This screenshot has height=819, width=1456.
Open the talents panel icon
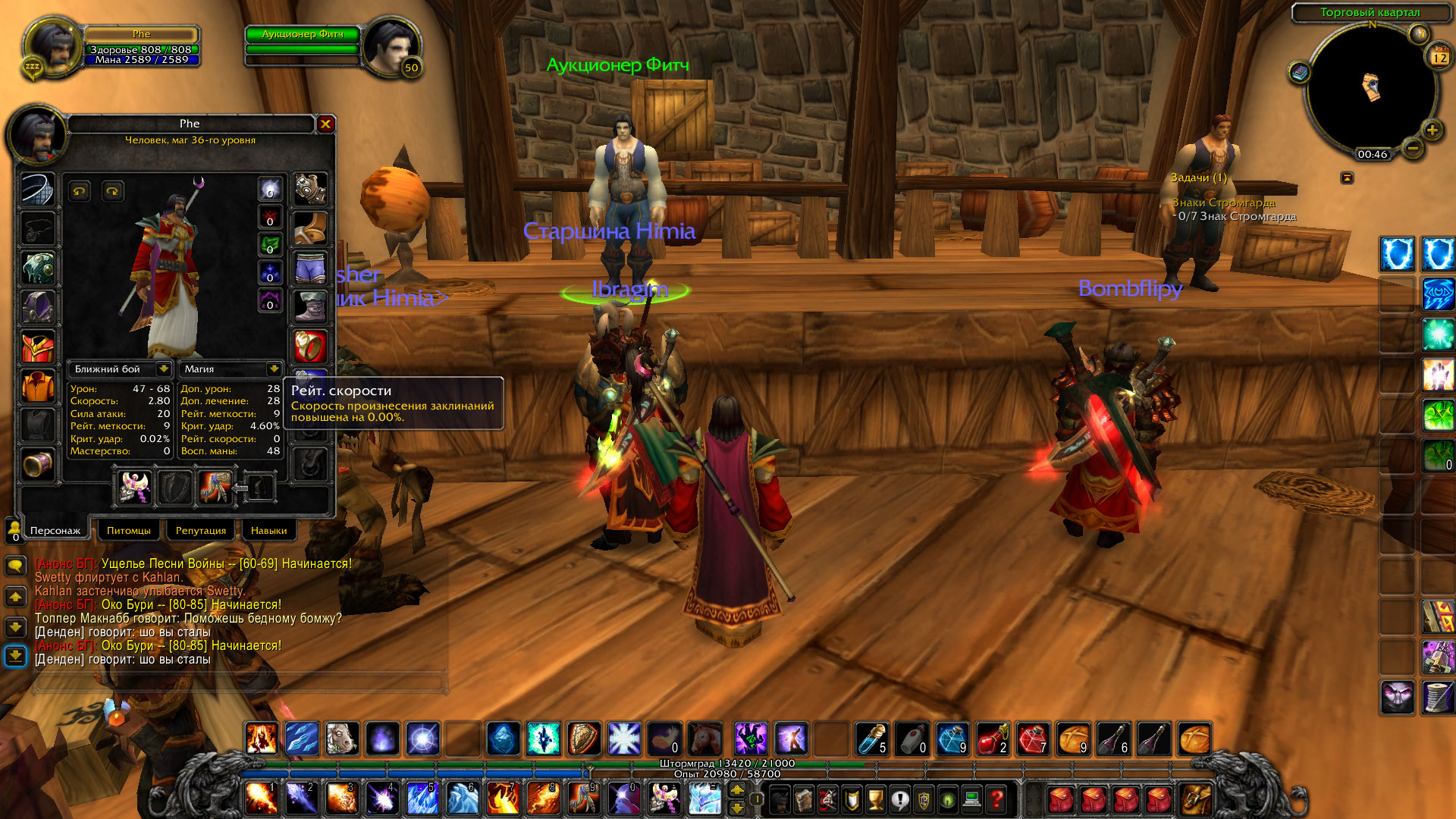pos(827,799)
